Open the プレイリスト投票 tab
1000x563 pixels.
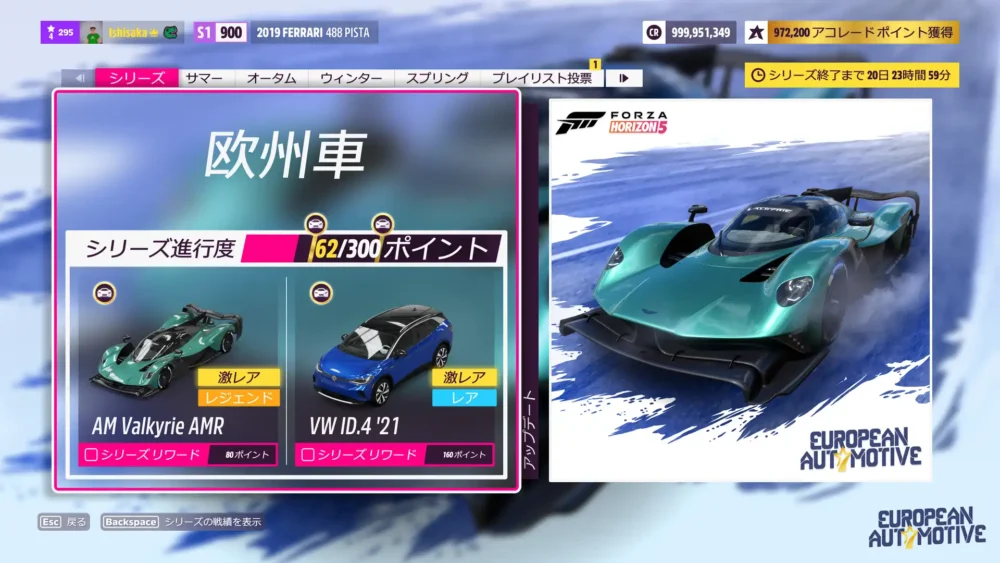544,78
